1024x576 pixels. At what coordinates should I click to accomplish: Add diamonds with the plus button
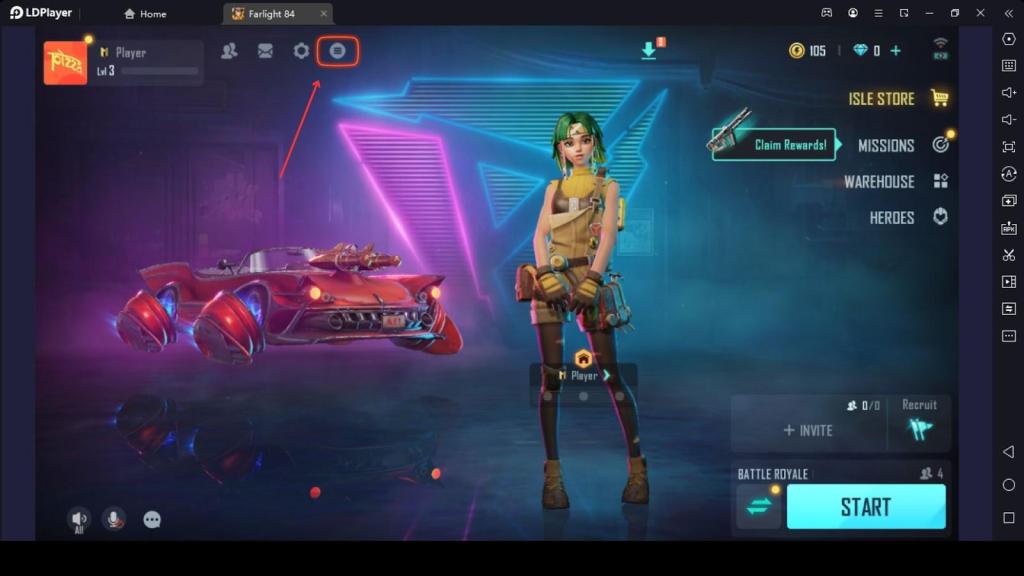coord(895,51)
